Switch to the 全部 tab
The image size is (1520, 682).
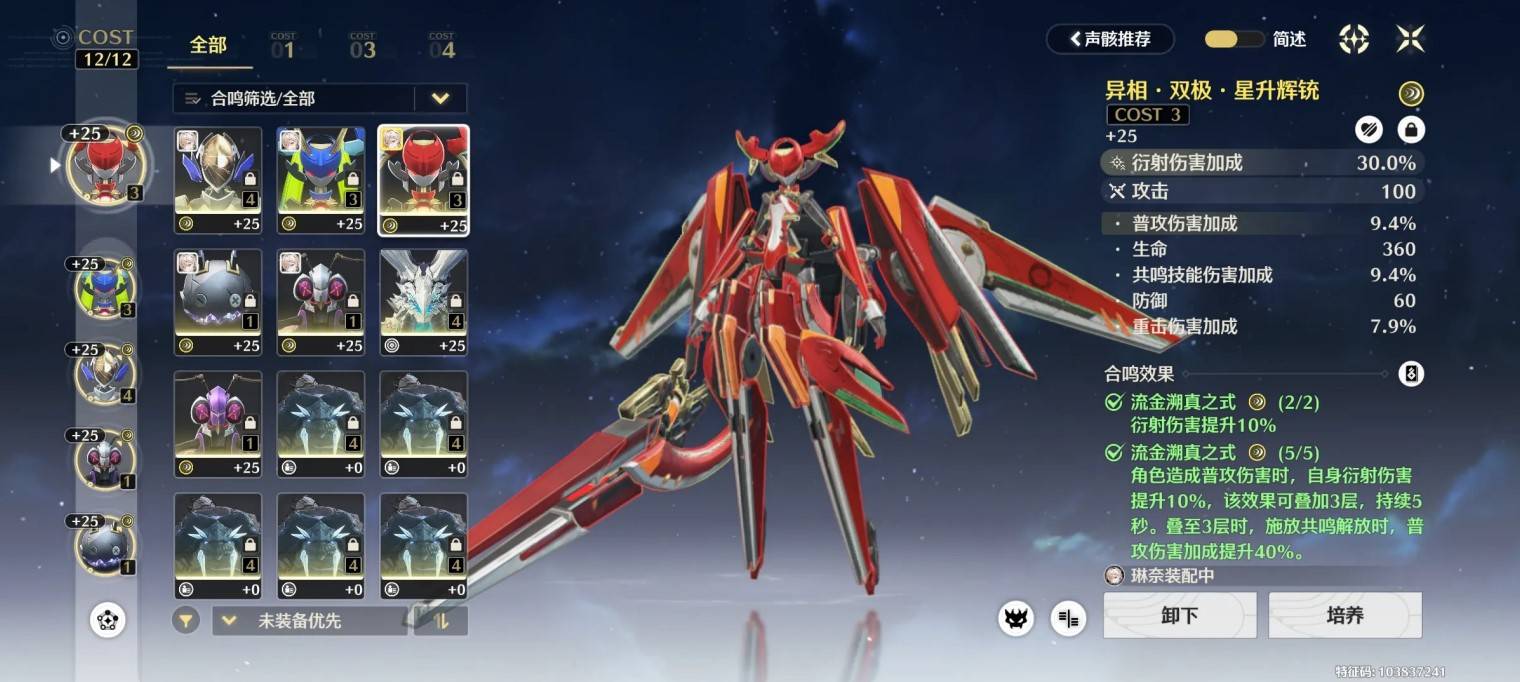point(209,46)
